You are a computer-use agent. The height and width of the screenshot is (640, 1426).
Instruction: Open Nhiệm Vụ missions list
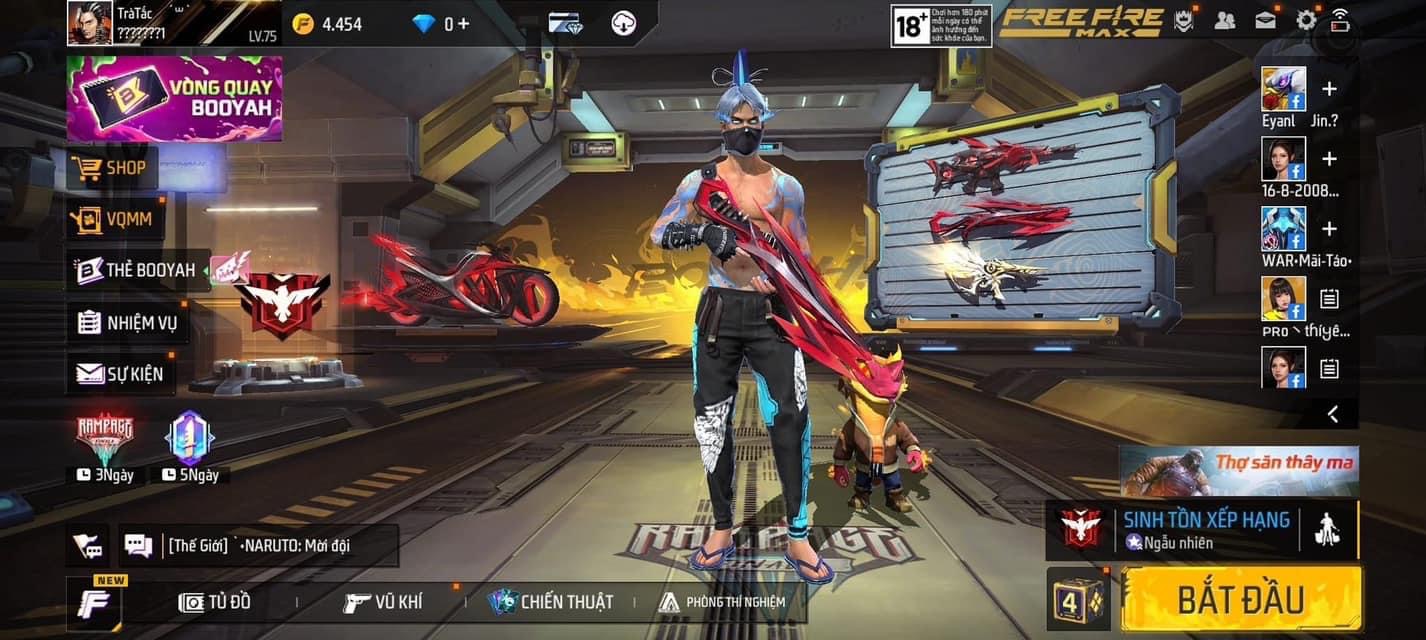click(127, 322)
